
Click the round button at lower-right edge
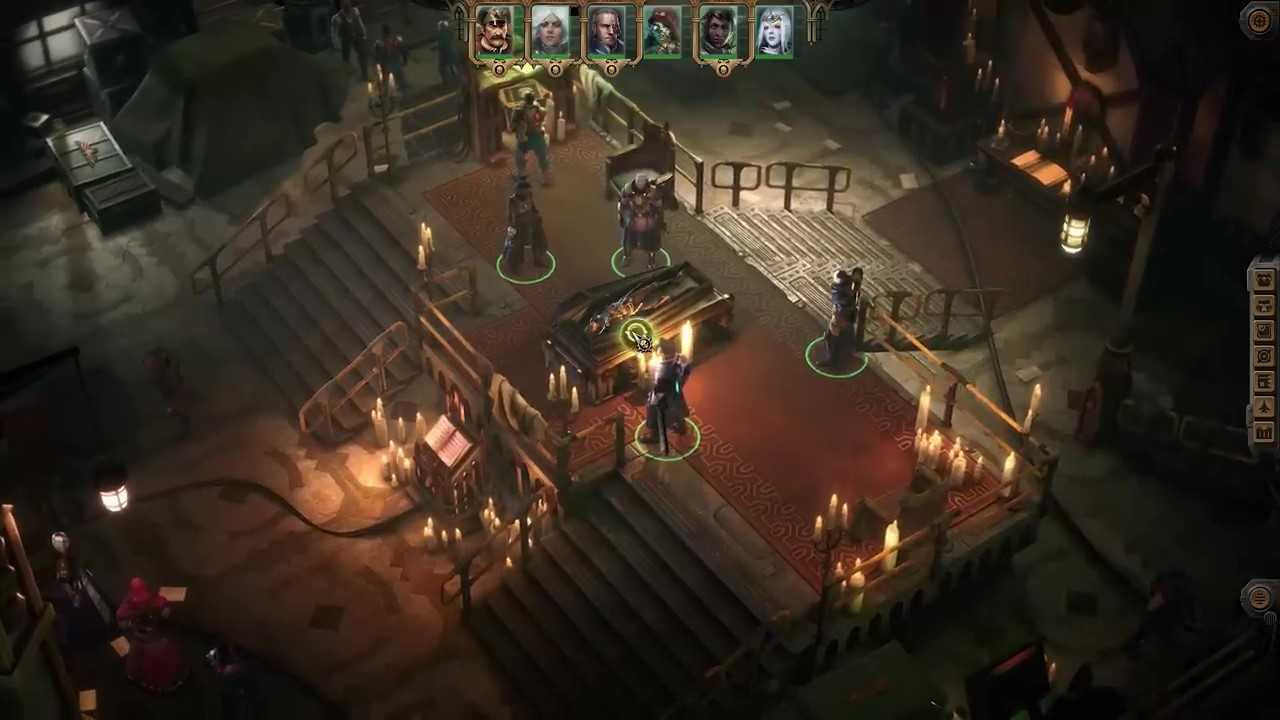point(1259,598)
